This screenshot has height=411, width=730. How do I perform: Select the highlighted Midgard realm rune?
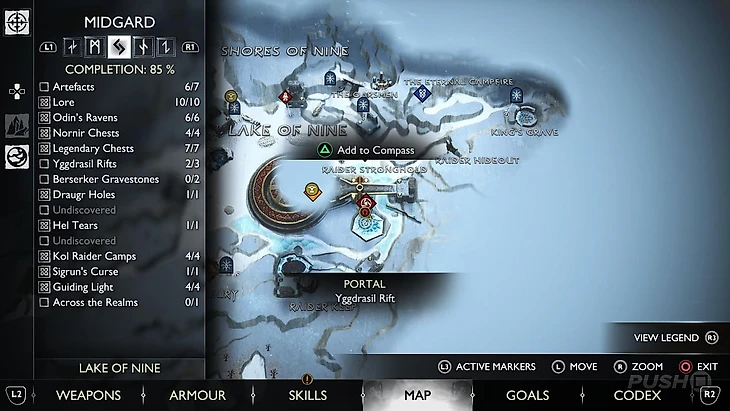tap(117, 46)
